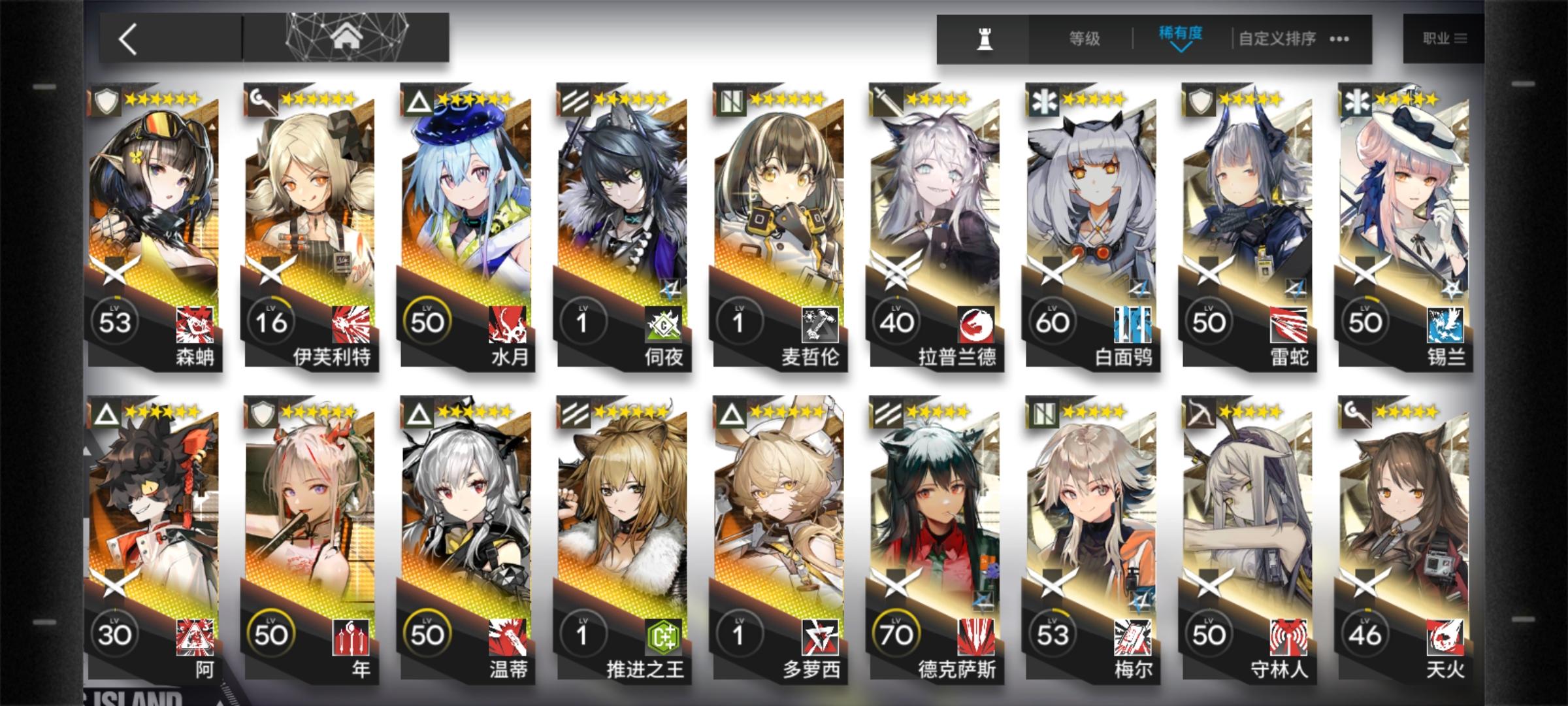Expand the ••• extra sorting options
Image resolution: width=1568 pixels, height=706 pixels.
click(x=1340, y=39)
